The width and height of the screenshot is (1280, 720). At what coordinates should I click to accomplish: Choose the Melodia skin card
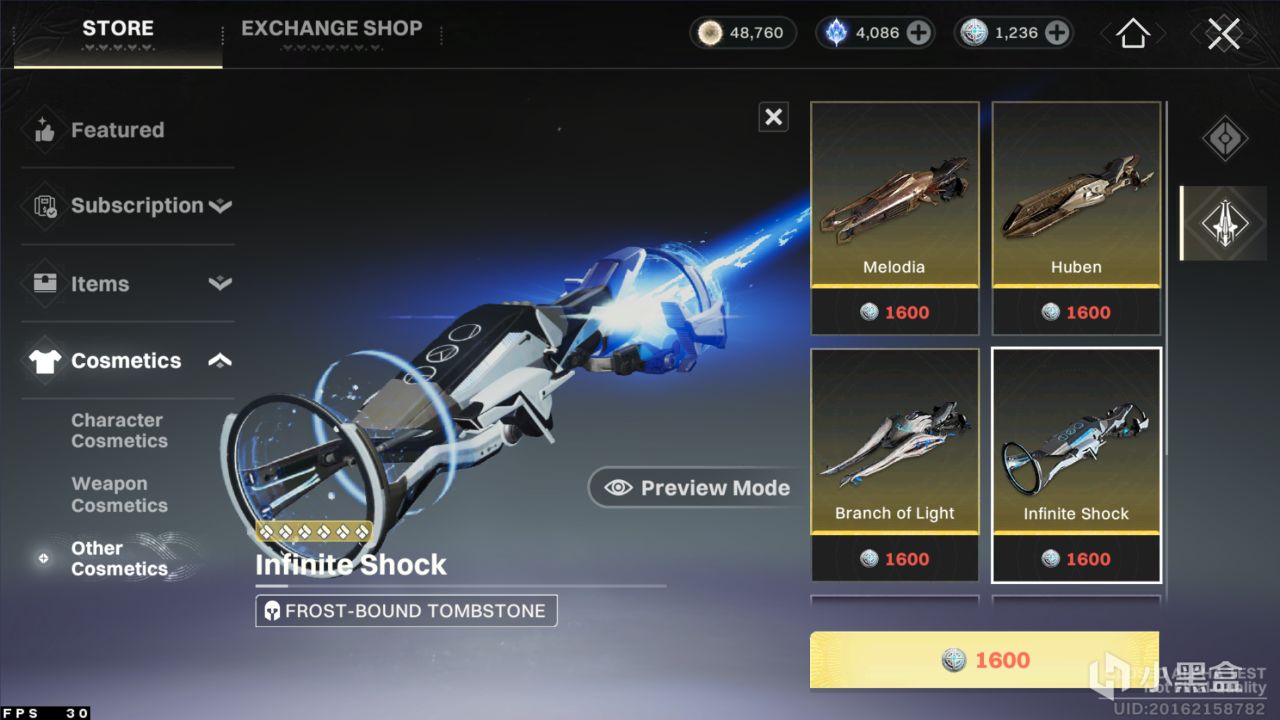click(x=894, y=218)
